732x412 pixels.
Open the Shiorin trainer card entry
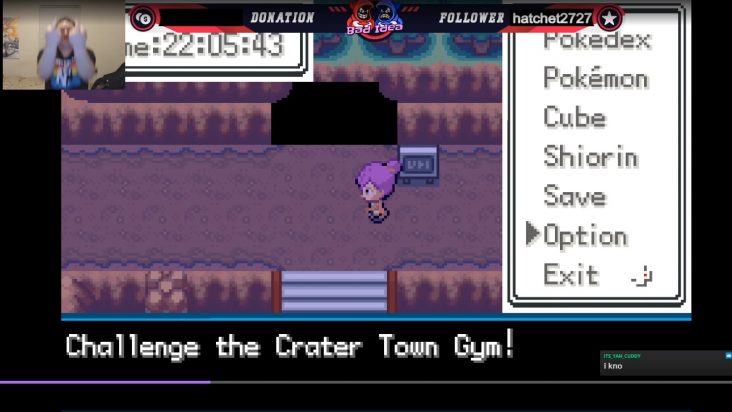click(x=590, y=157)
